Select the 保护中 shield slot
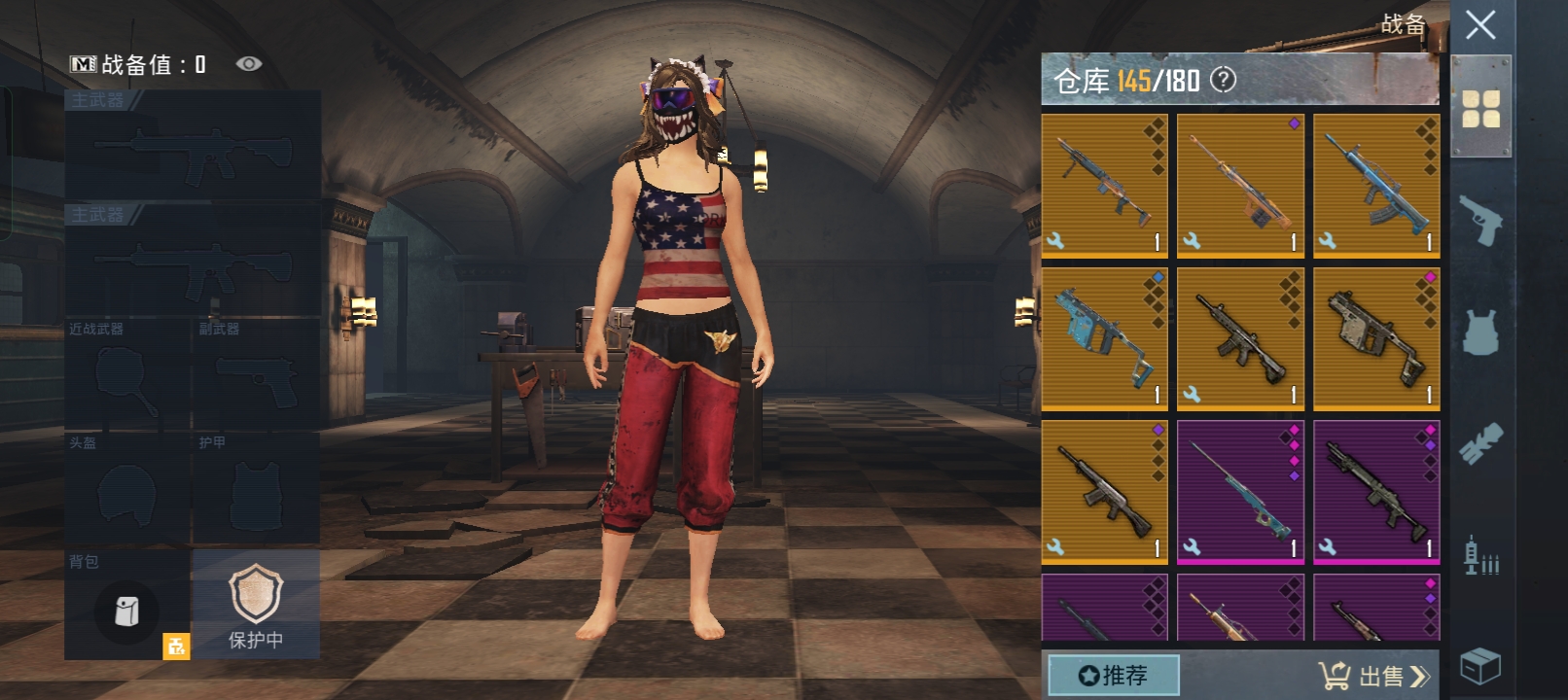 256,604
